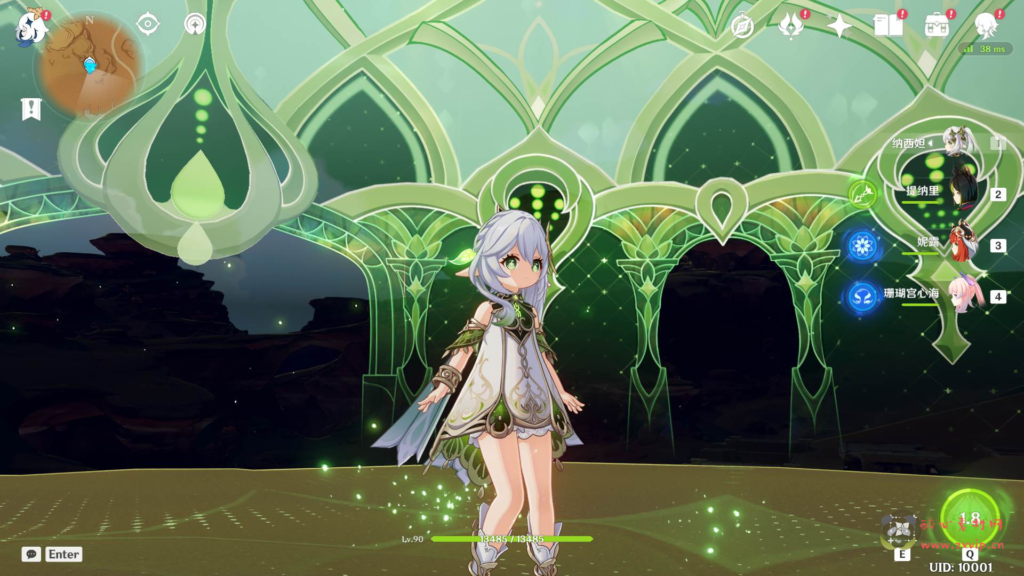Open the winged battle pass icon
Screen dimensions: 1024x576
click(x=791, y=26)
